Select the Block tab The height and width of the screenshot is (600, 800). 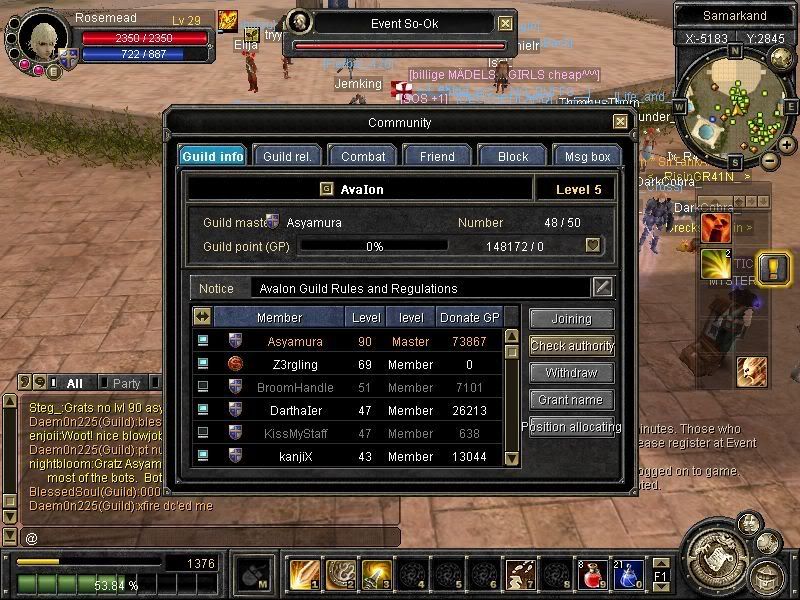[512, 156]
